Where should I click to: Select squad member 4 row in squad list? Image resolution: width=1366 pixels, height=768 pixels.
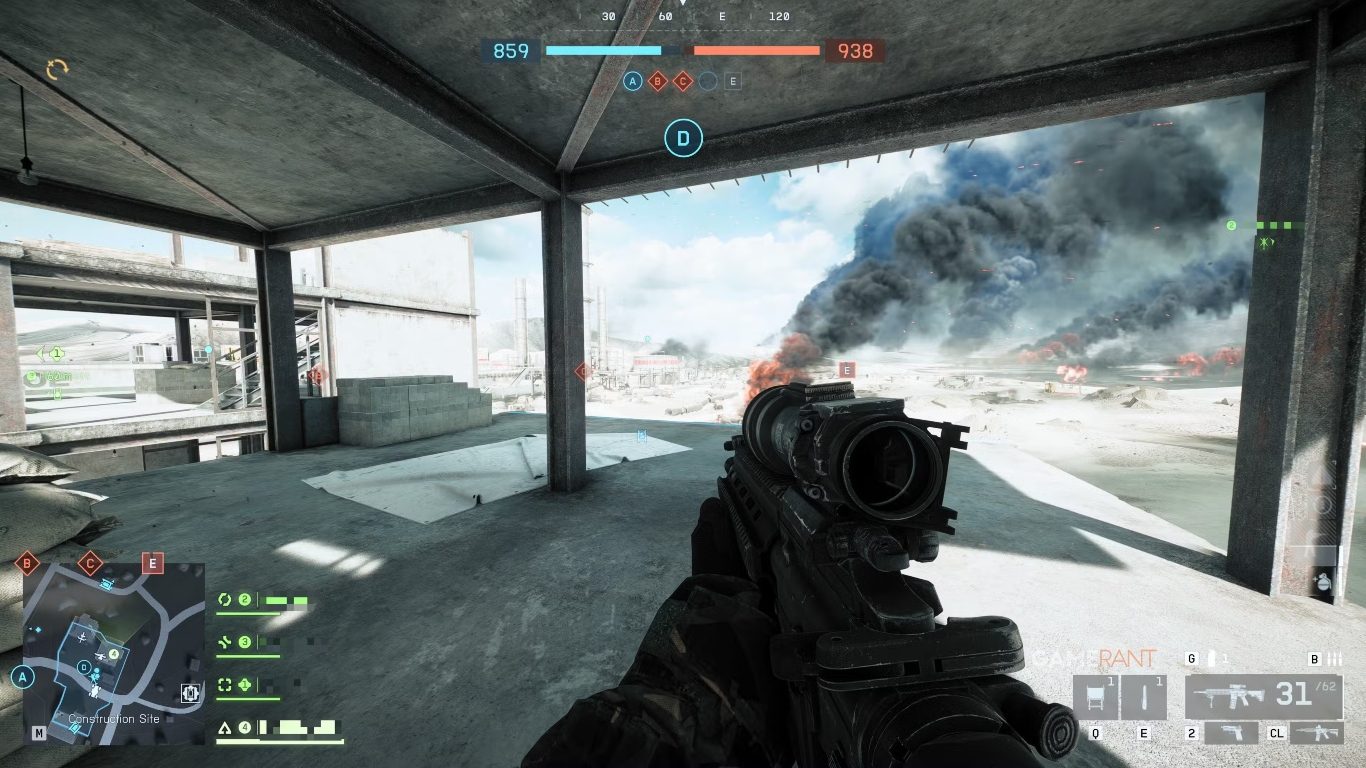[280, 728]
